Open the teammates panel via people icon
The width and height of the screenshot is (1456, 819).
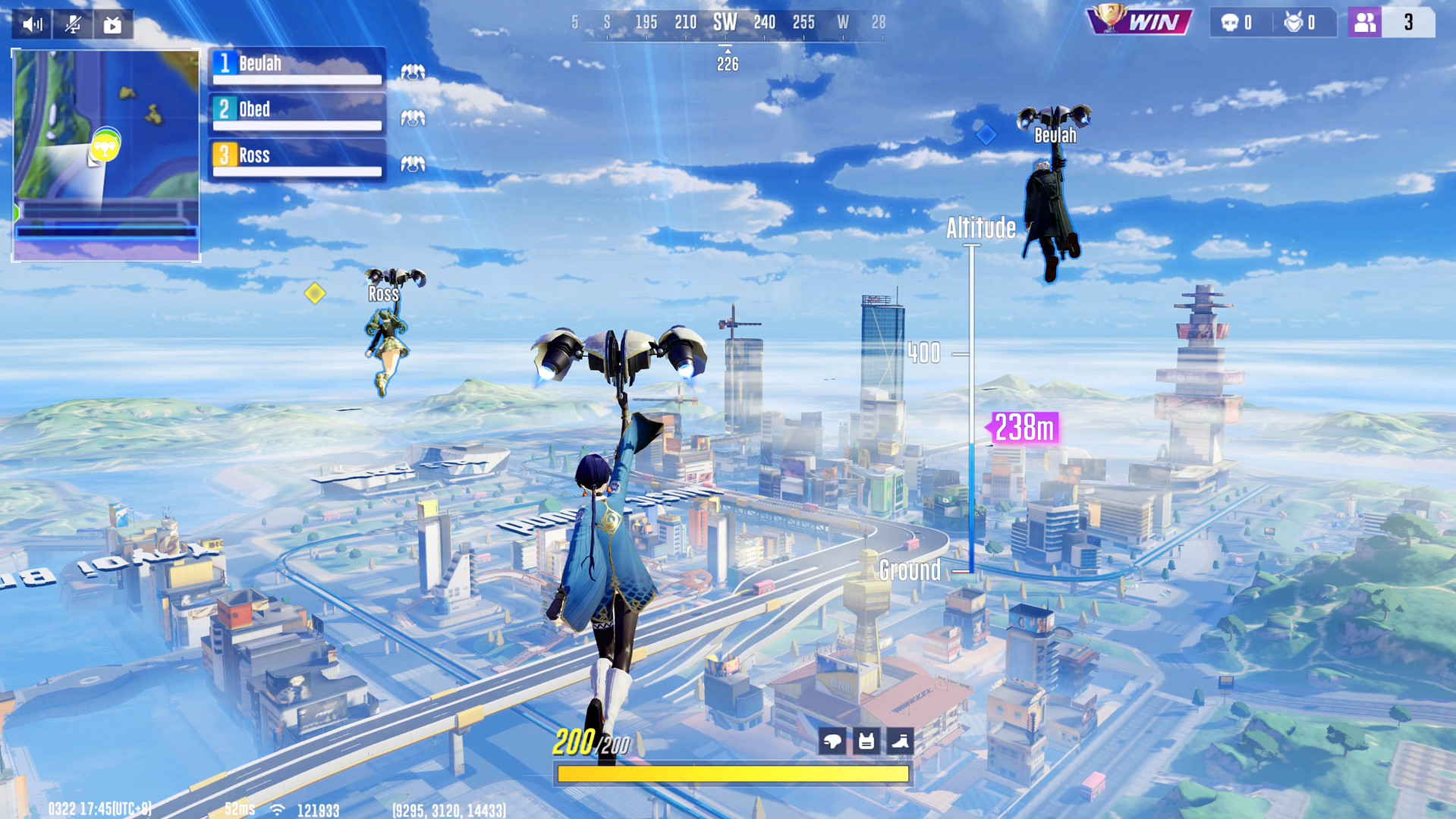pos(1363,23)
